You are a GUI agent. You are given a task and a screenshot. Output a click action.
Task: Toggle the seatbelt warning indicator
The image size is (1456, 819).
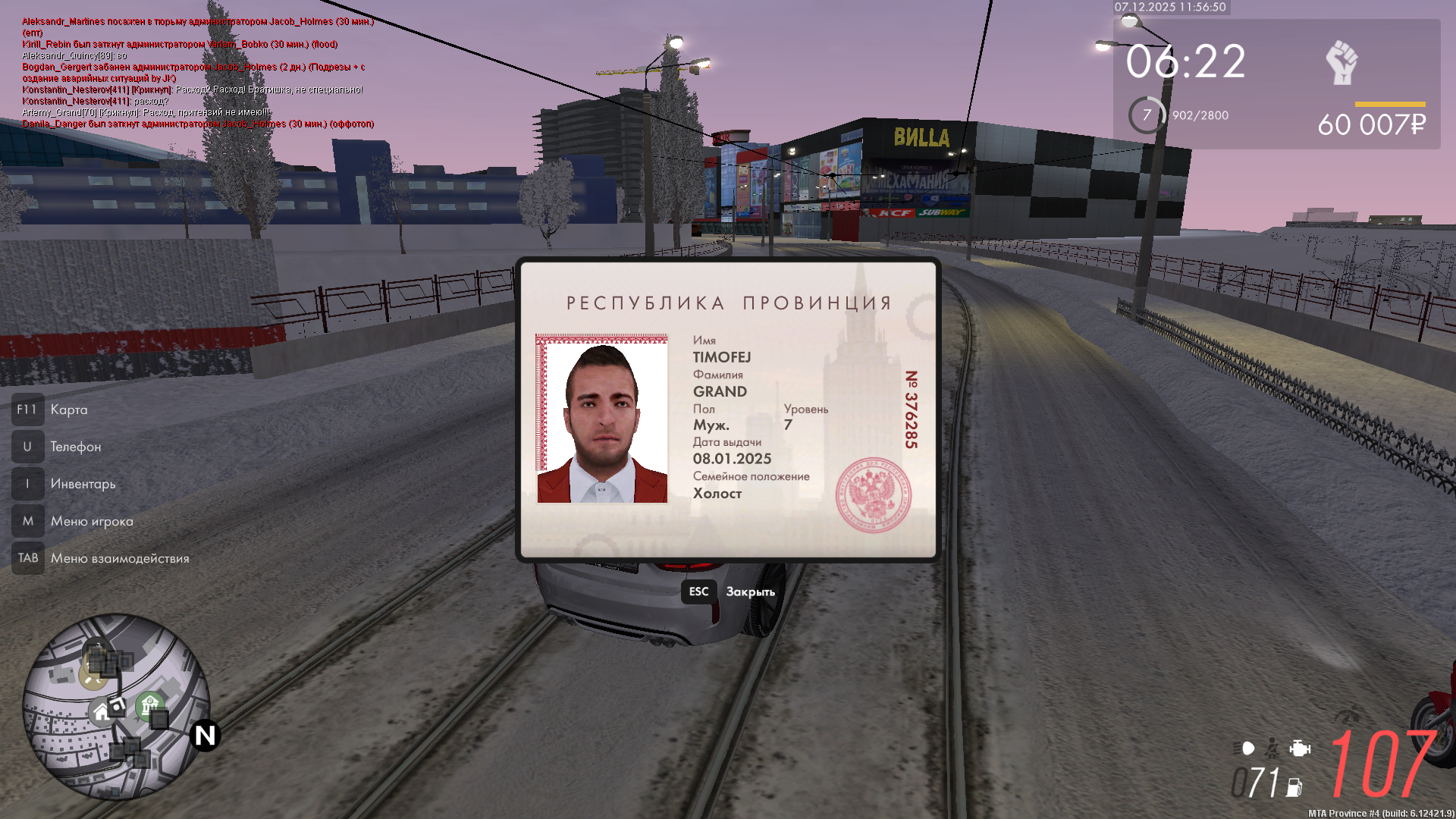click(x=1272, y=748)
